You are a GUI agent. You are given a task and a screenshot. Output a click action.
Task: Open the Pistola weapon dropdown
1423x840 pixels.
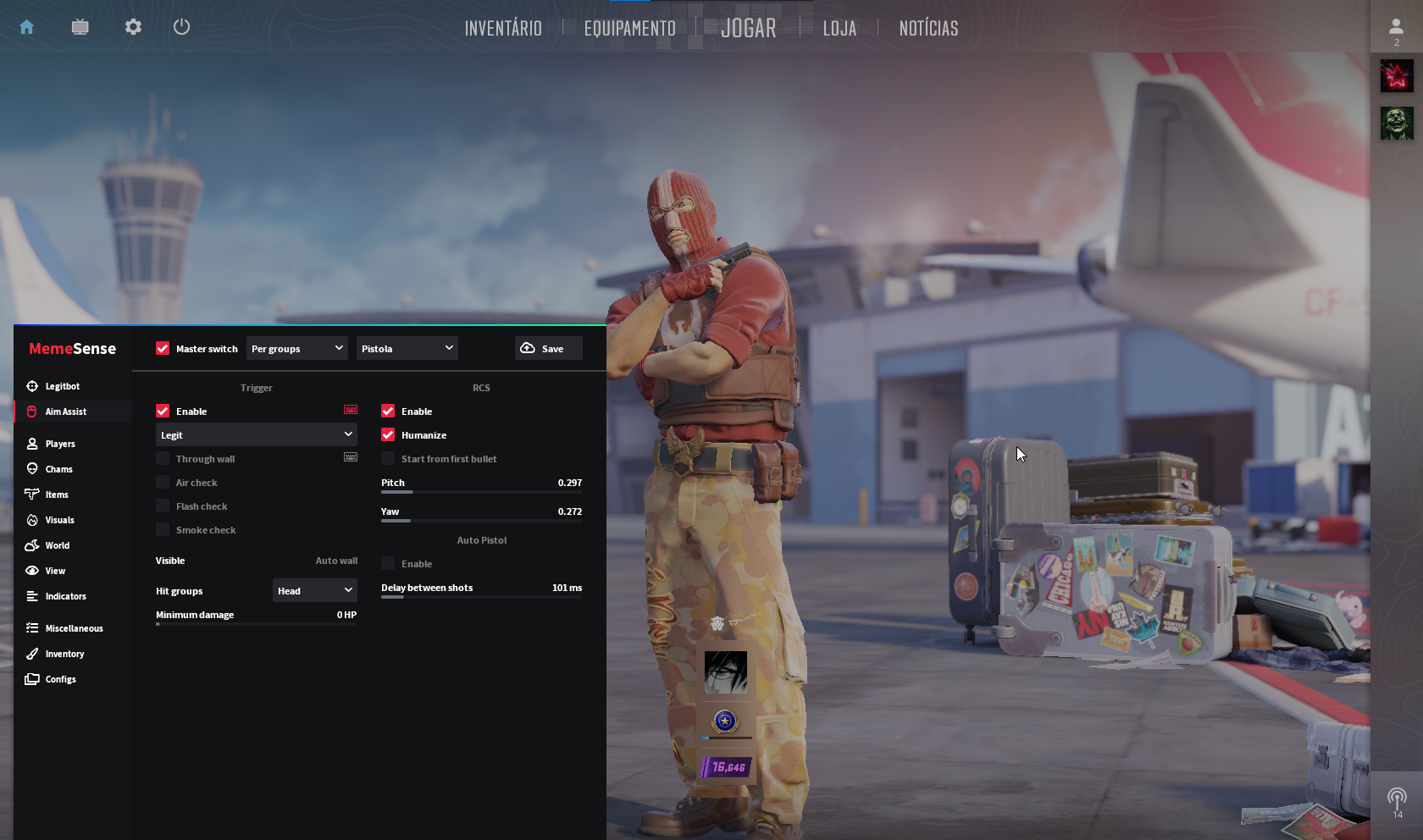tap(407, 348)
